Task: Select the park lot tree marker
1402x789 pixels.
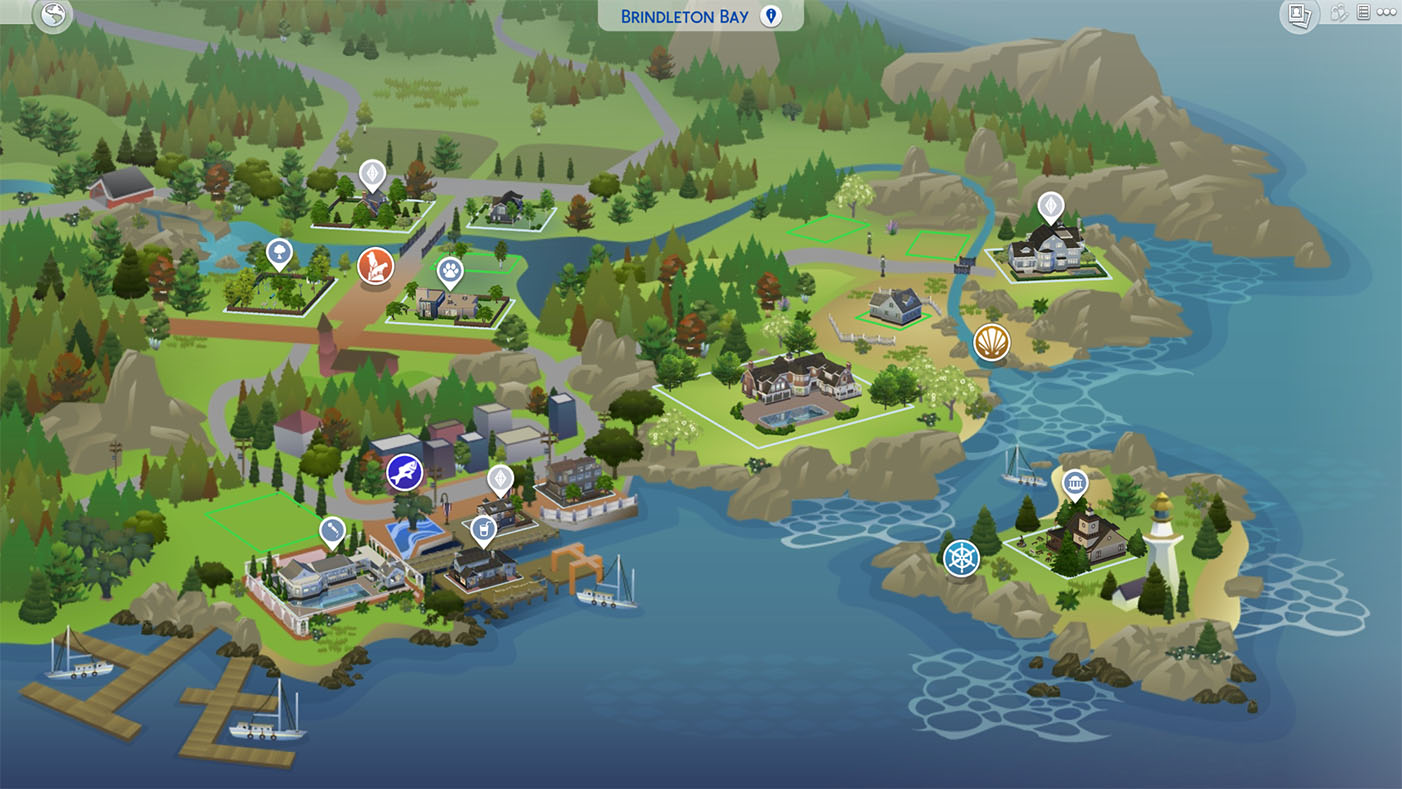Action: 279,253
